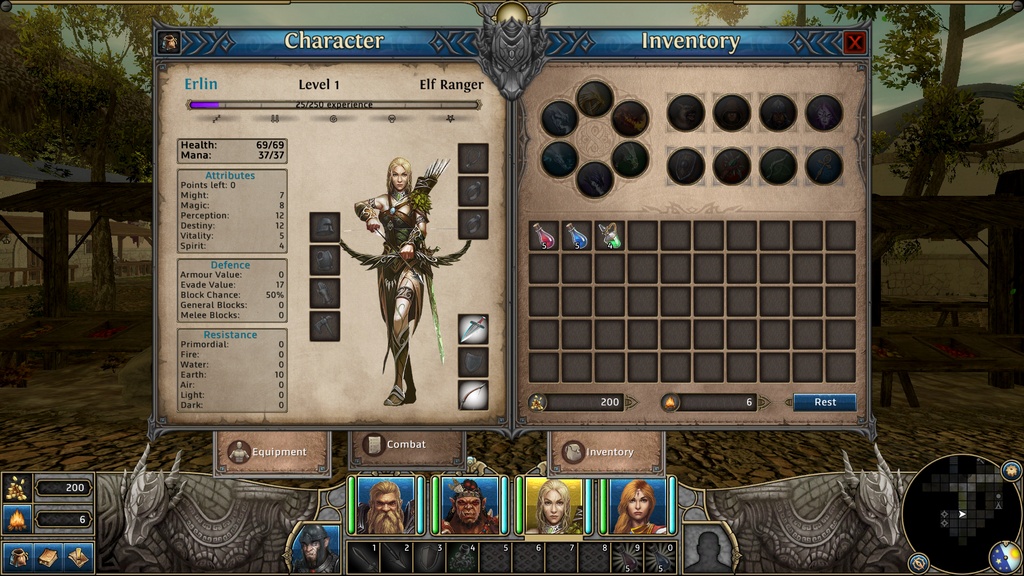Open the bag icon in bottom-left toolbar
The width and height of the screenshot is (1024, 576).
point(17,556)
